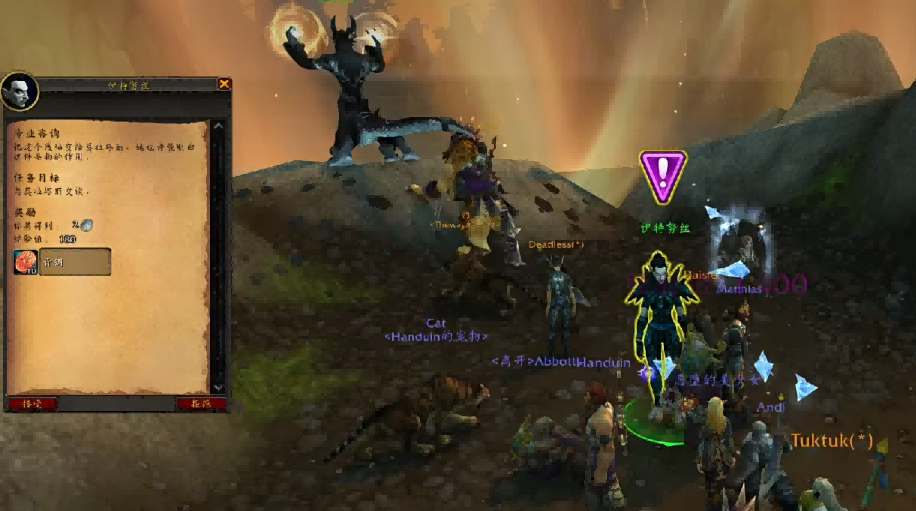
Task: Accept the offered quest
Action: (33, 403)
